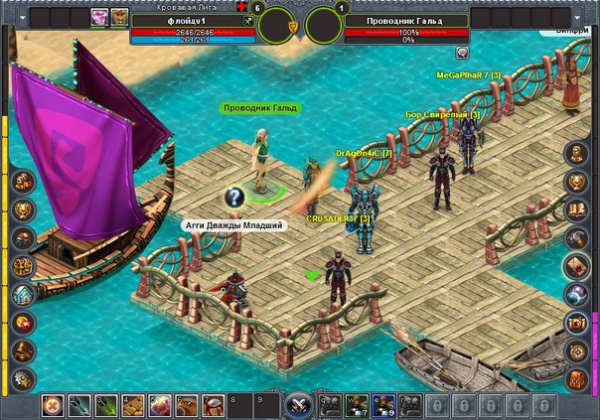Open the house icon on left bar
Viewport: 600px width, 420px height.
[x=23, y=294]
